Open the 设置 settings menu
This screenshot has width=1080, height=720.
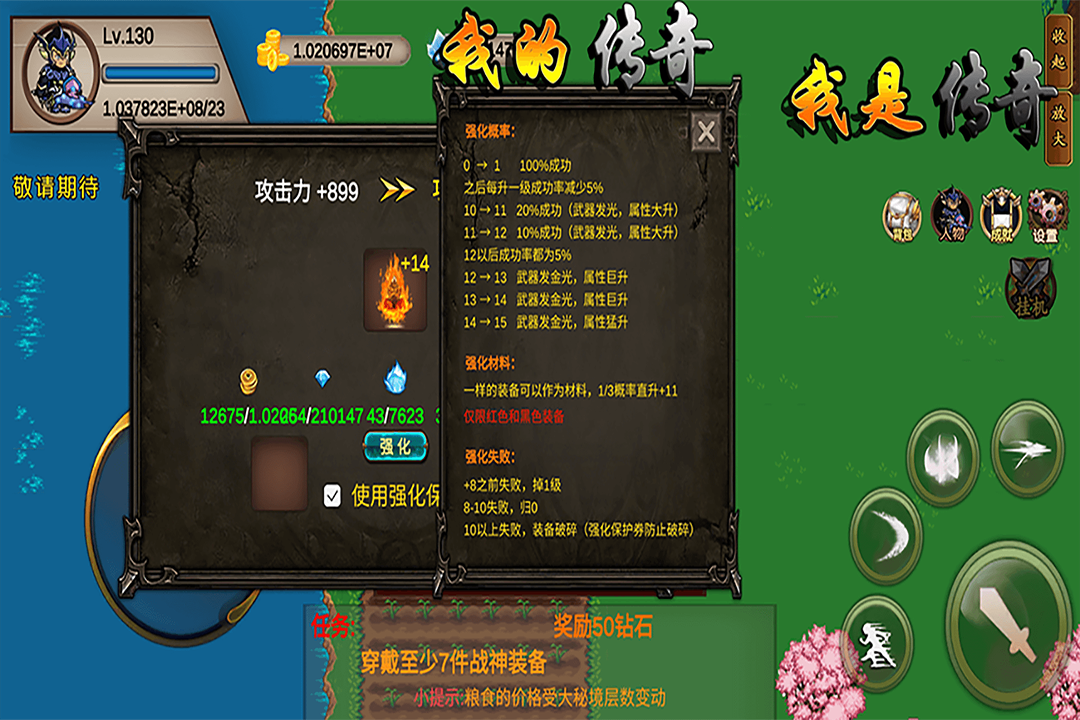(x=1046, y=213)
